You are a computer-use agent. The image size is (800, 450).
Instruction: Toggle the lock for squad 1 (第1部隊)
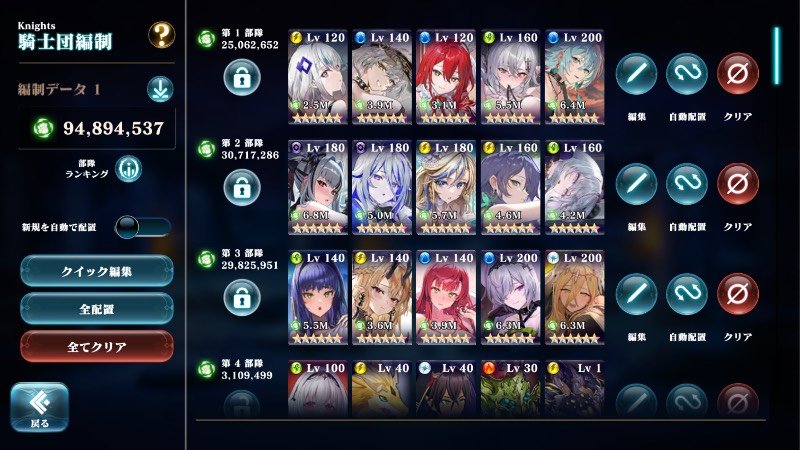[242, 76]
